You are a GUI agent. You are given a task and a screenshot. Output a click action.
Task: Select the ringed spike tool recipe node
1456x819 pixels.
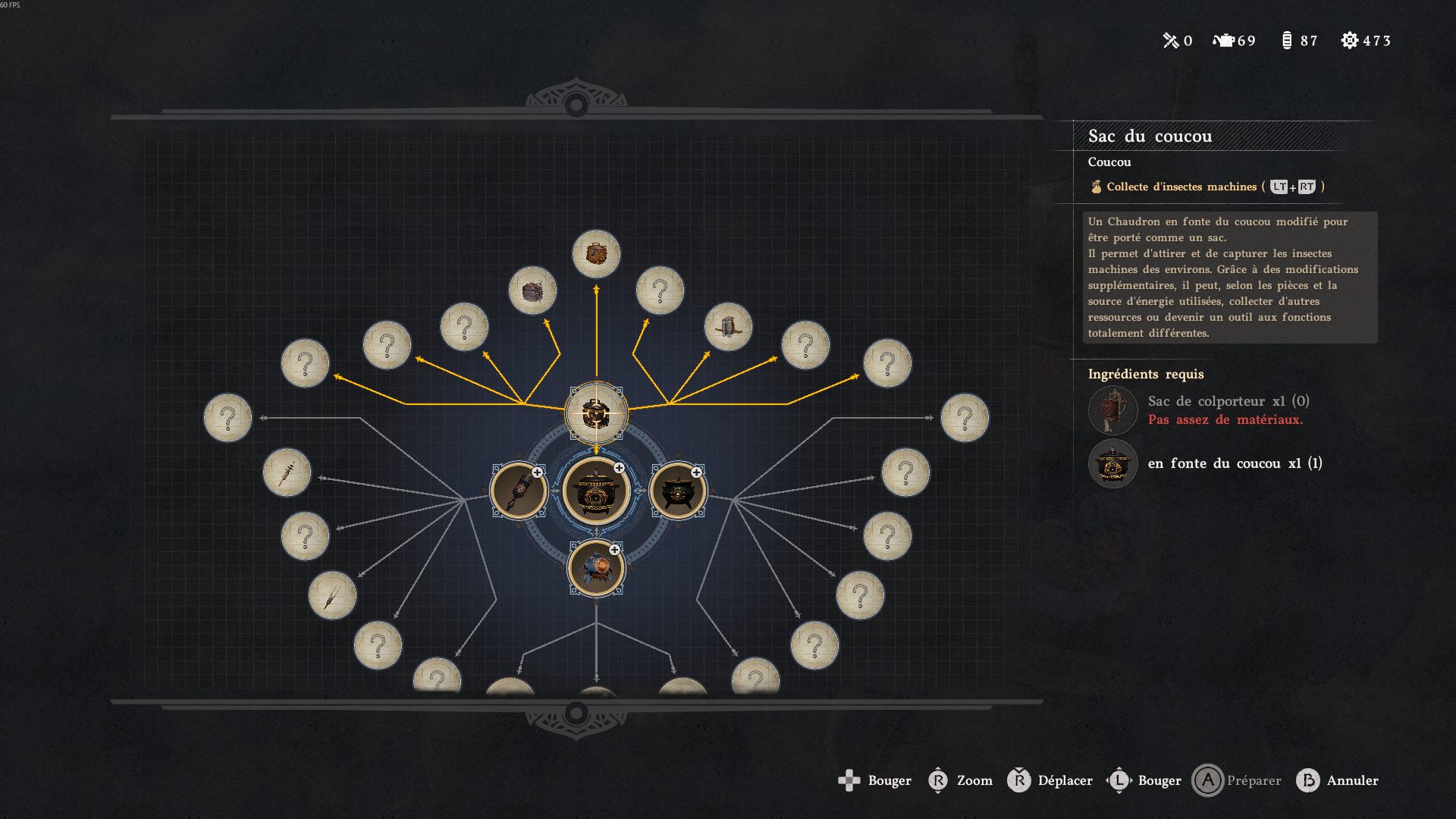287,472
